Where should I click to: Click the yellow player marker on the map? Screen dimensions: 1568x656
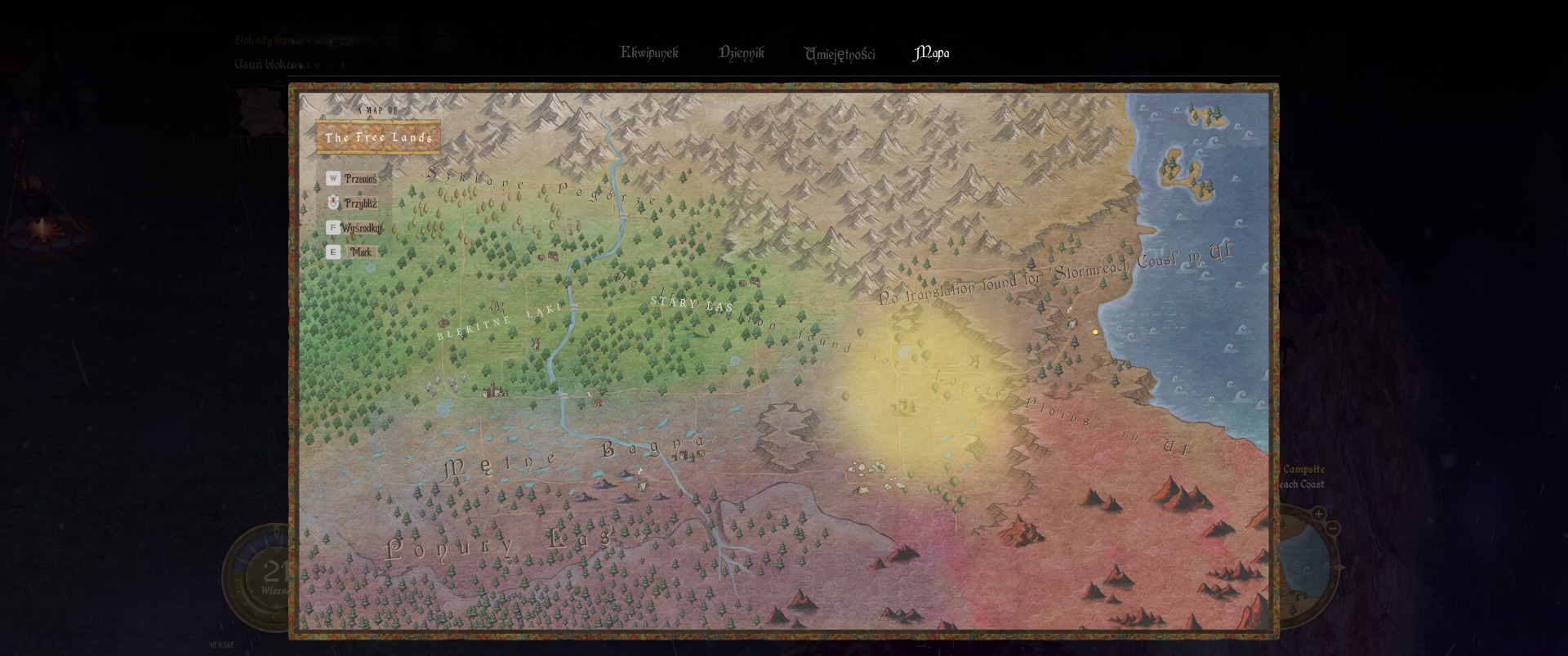click(x=1095, y=332)
